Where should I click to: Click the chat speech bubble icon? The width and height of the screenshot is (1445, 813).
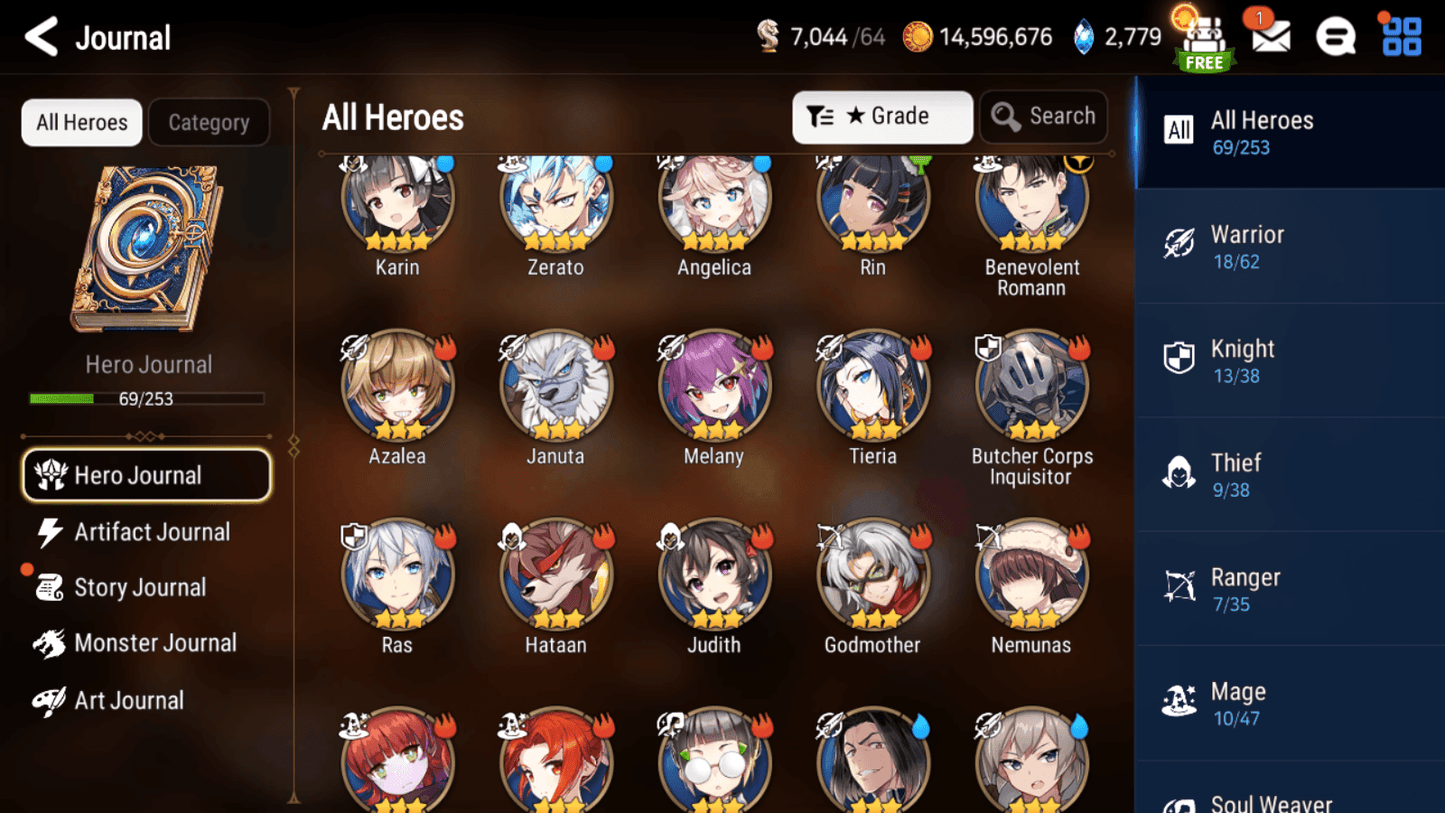(x=1335, y=36)
